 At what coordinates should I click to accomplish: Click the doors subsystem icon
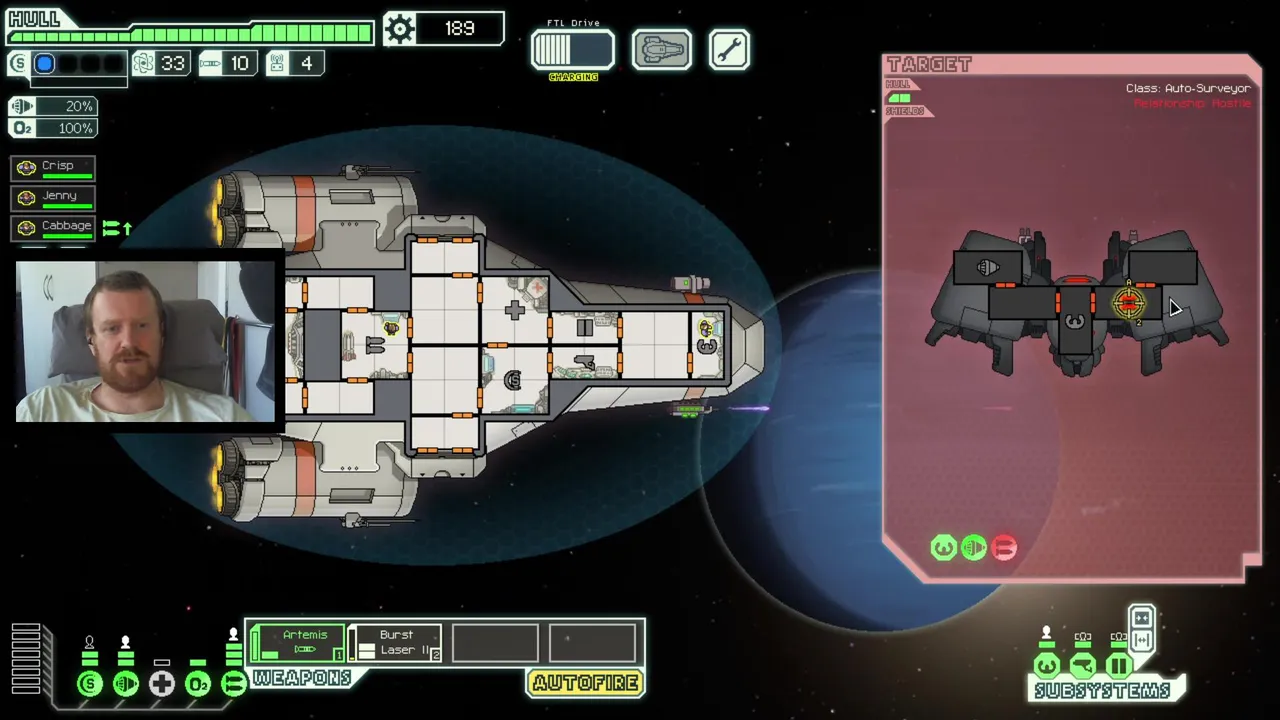[x=1119, y=666]
